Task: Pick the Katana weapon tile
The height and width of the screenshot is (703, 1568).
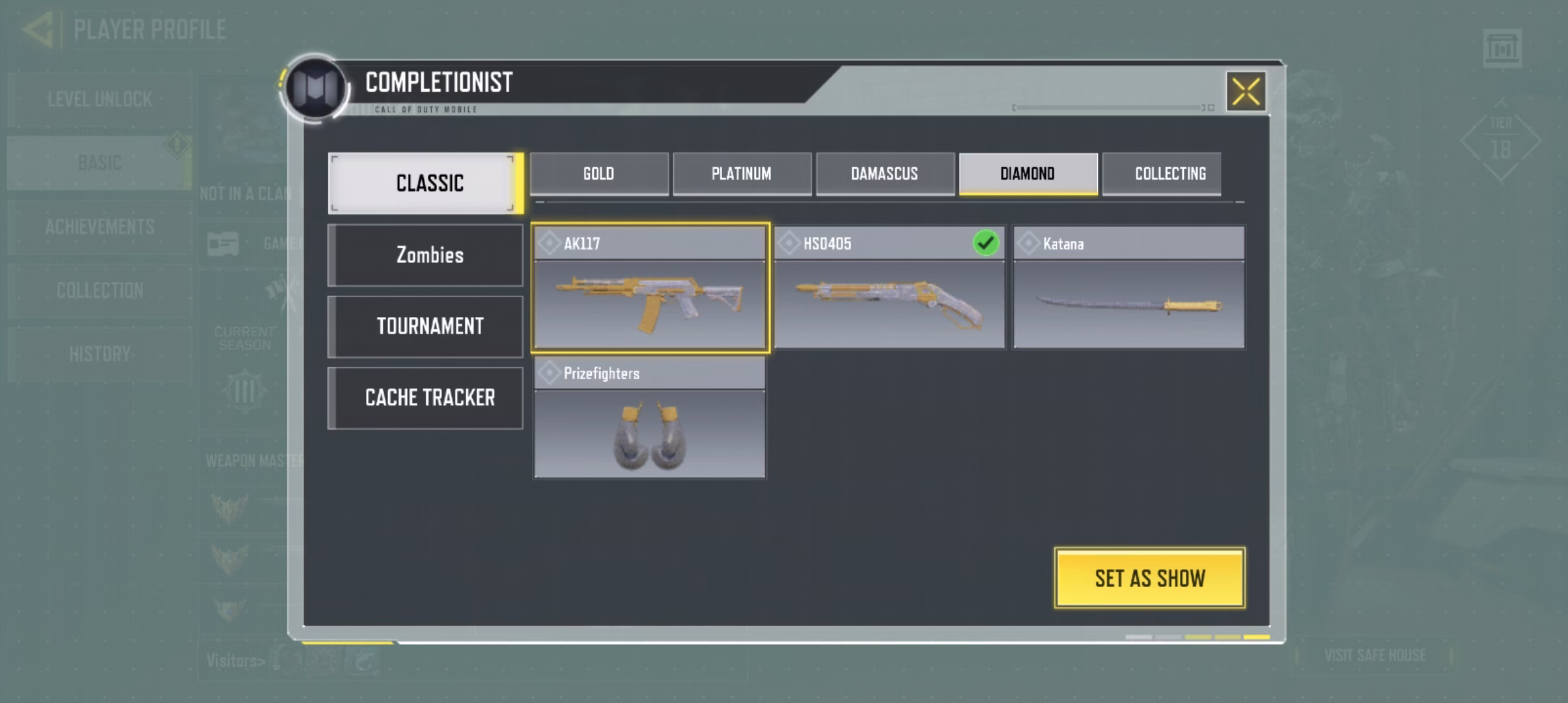Action: pyautogui.click(x=1128, y=288)
